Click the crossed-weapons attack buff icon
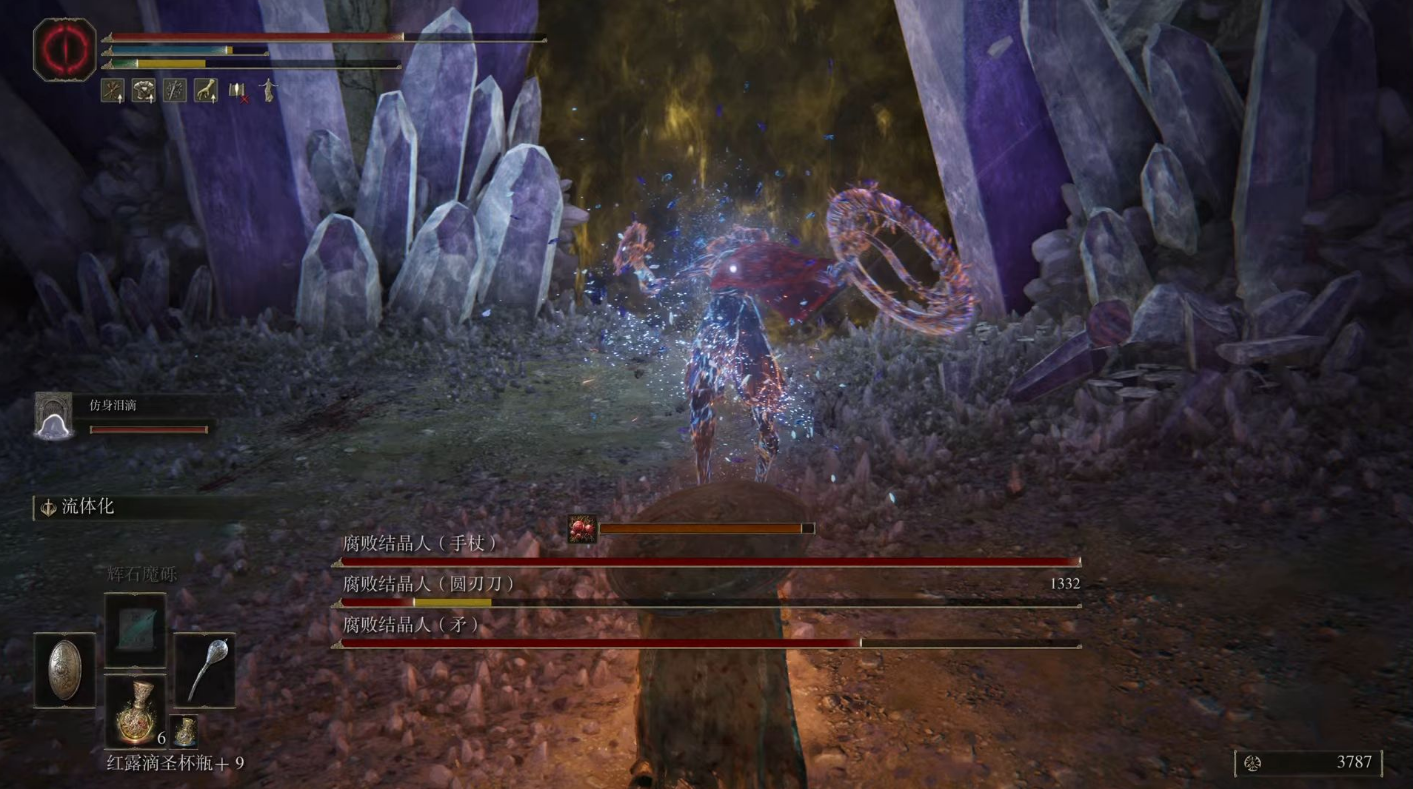 click(x=112, y=91)
